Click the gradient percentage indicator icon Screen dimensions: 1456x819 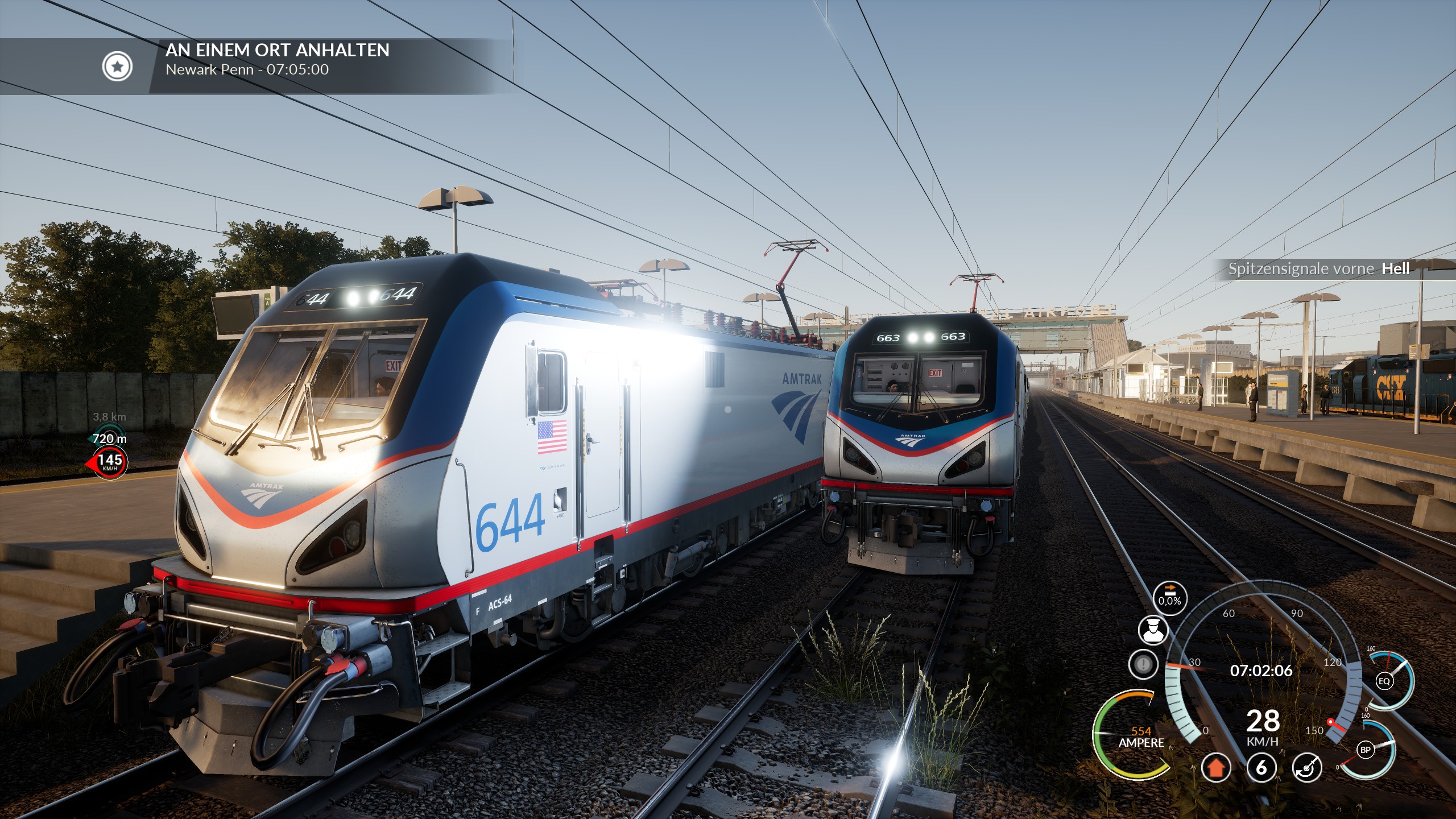(1170, 598)
